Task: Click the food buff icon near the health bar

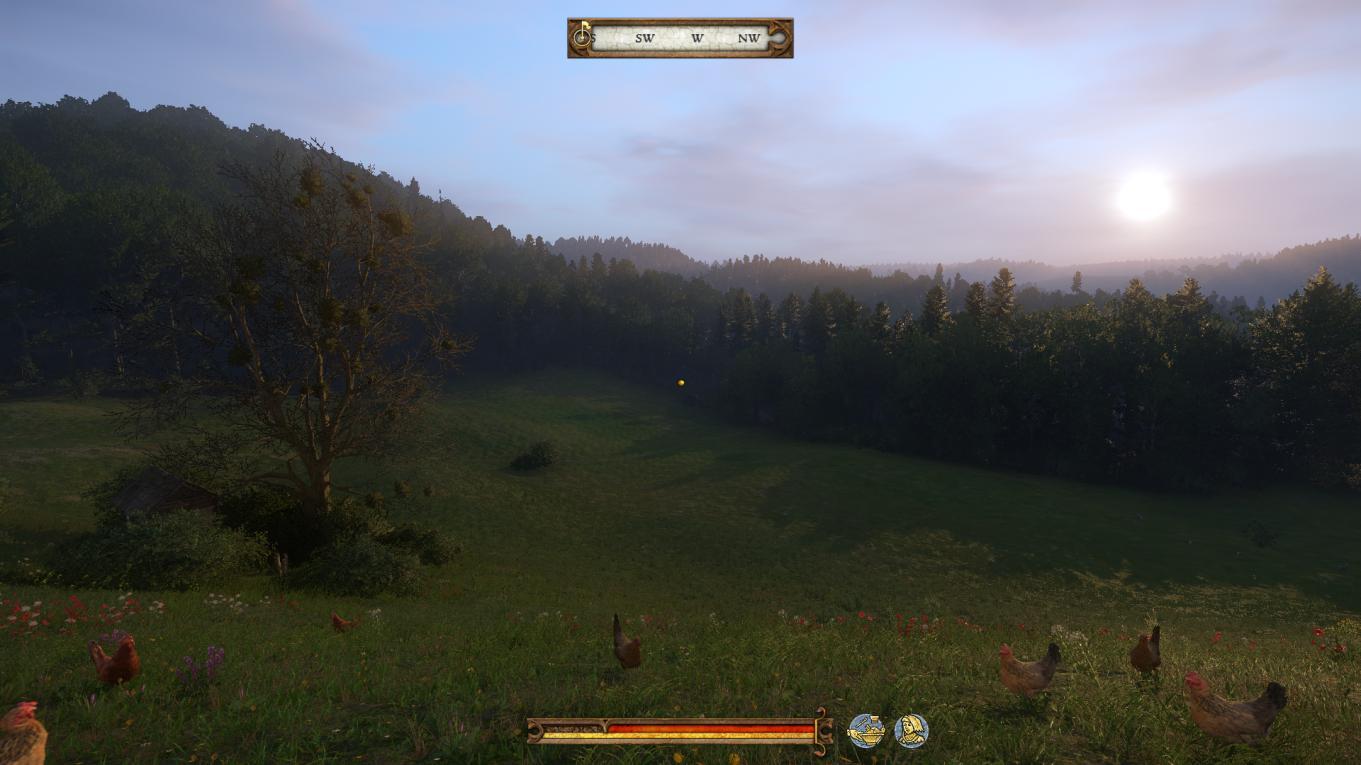Action: pyautogui.click(x=864, y=729)
